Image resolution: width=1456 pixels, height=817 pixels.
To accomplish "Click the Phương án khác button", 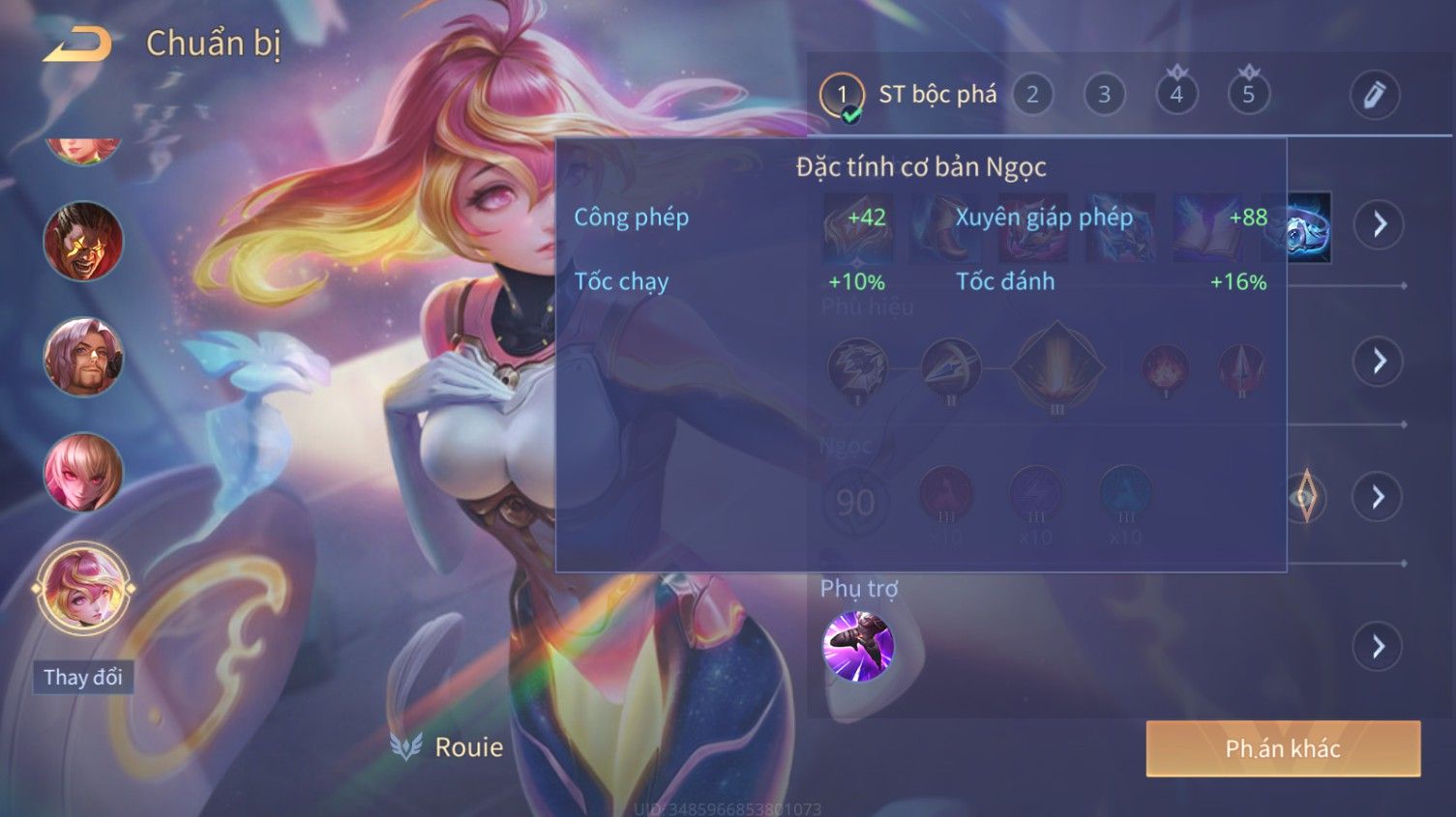I will pos(1283,748).
